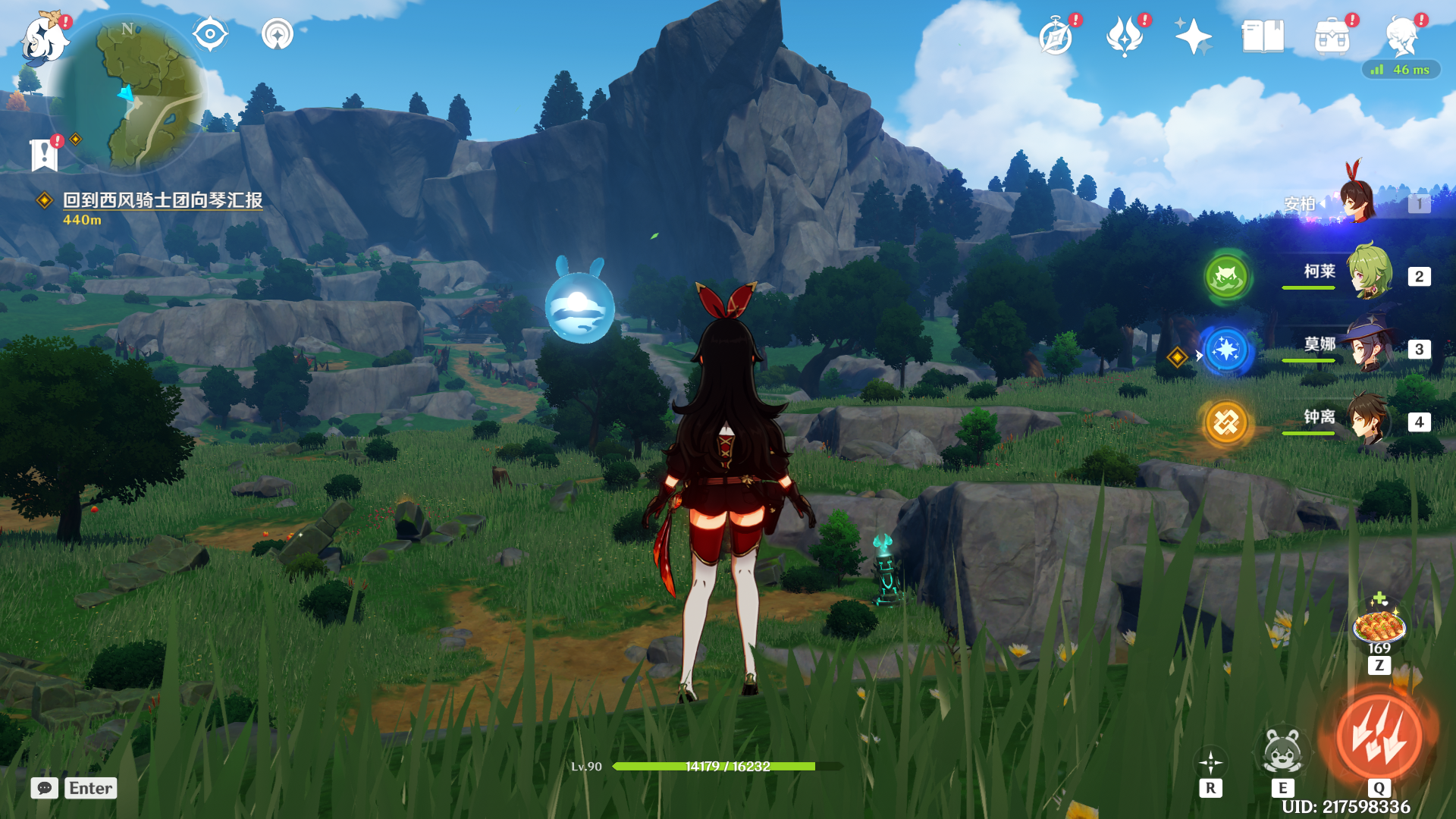Open the wish star icon
The height and width of the screenshot is (819, 1456).
click(x=1193, y=37)
